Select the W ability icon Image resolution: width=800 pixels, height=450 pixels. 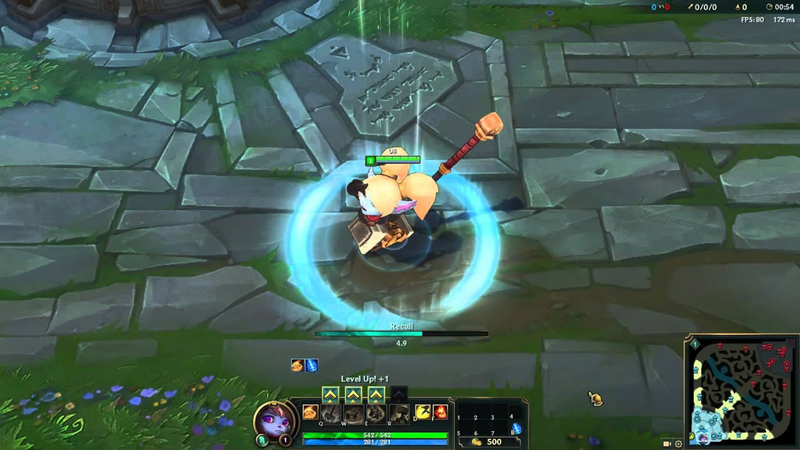354,414
